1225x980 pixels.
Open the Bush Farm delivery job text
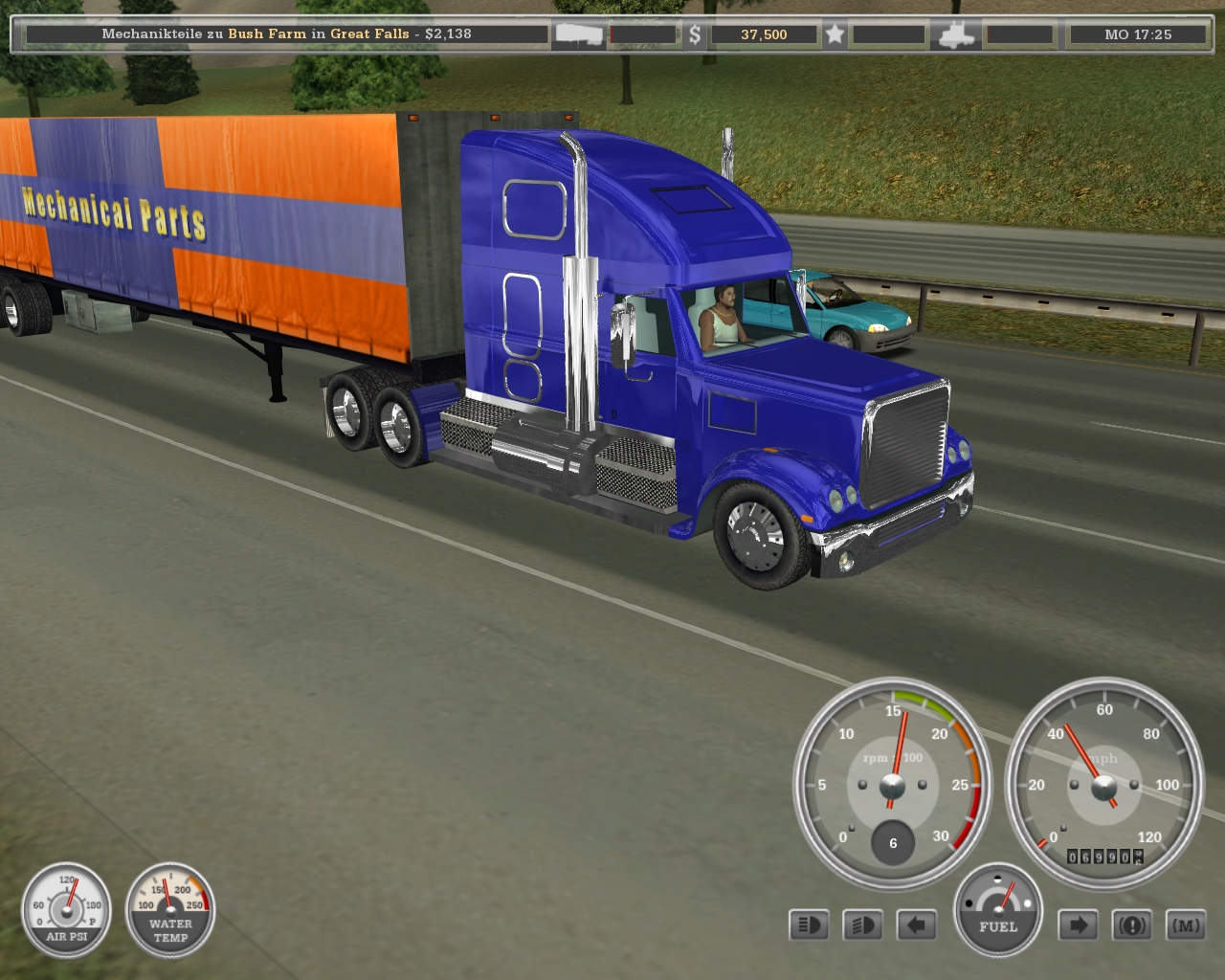pos(286,33)
